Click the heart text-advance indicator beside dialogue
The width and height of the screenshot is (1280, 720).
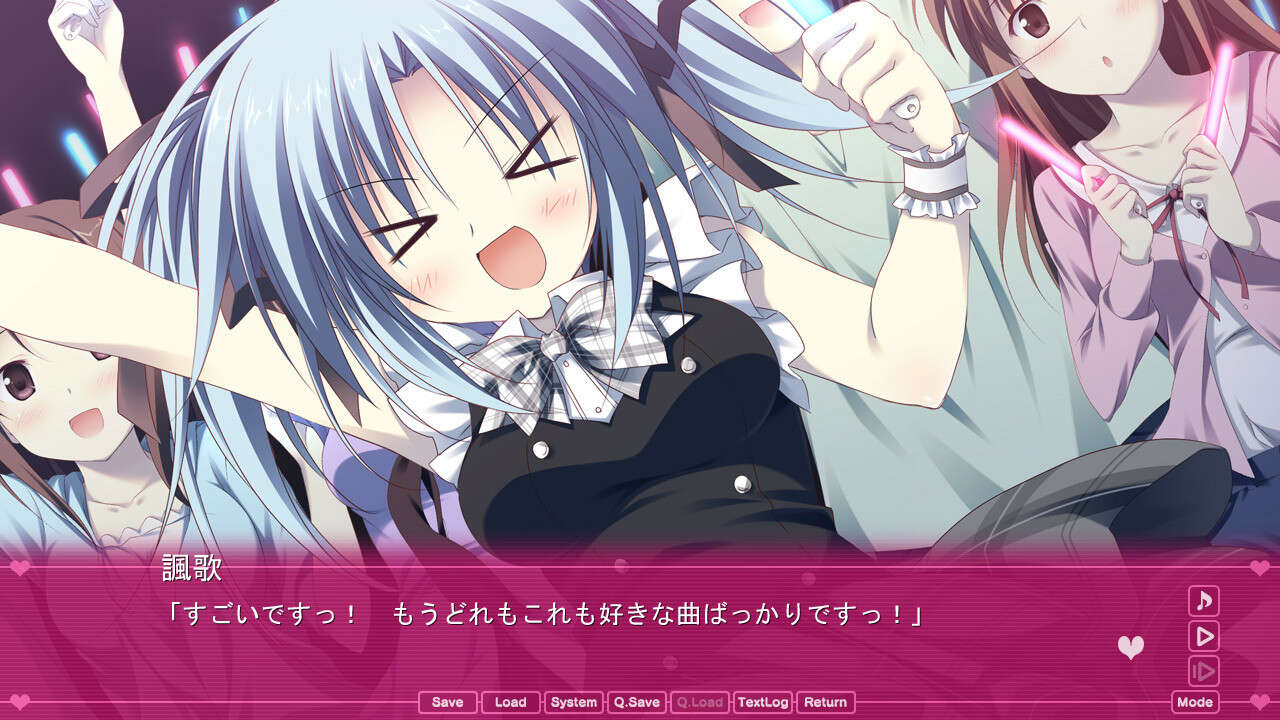(1131, 646)
